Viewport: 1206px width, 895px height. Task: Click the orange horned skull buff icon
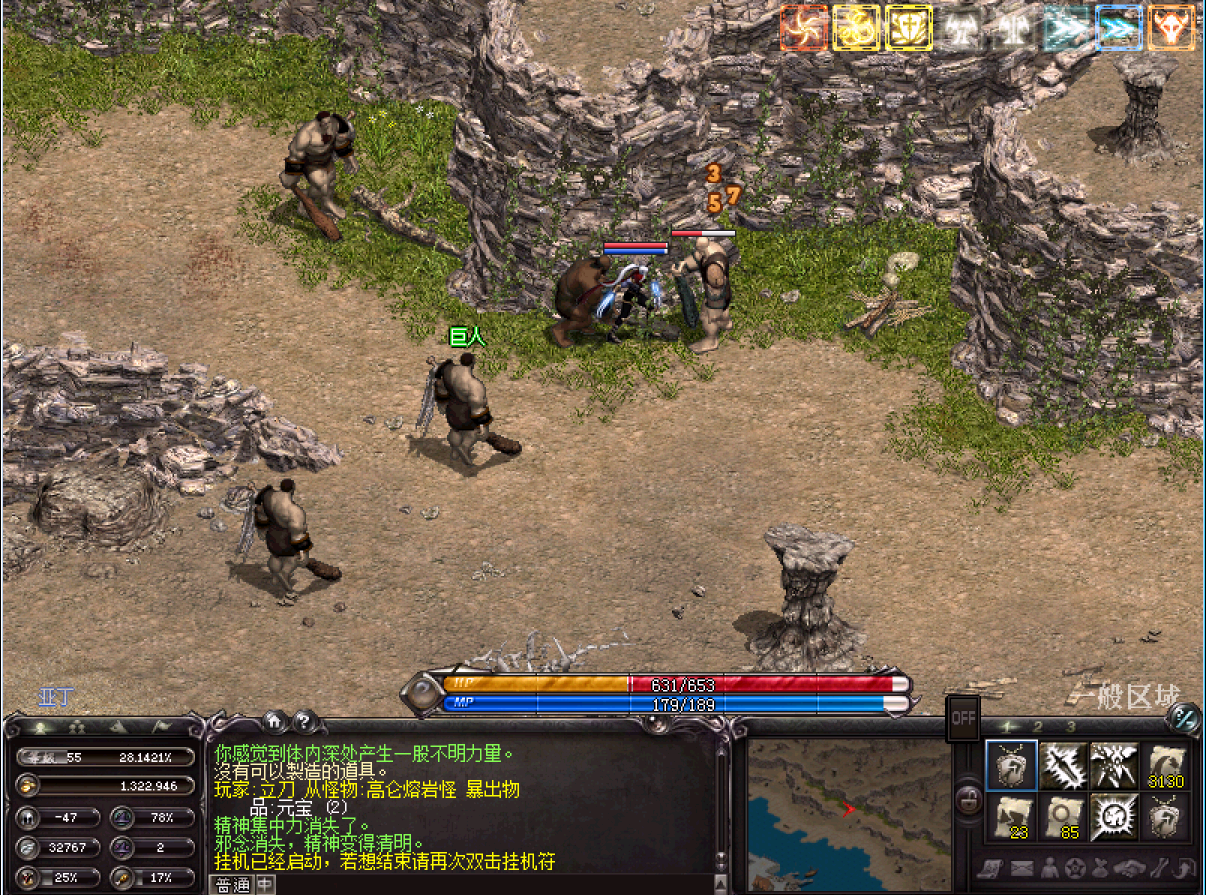[1171, 28]
